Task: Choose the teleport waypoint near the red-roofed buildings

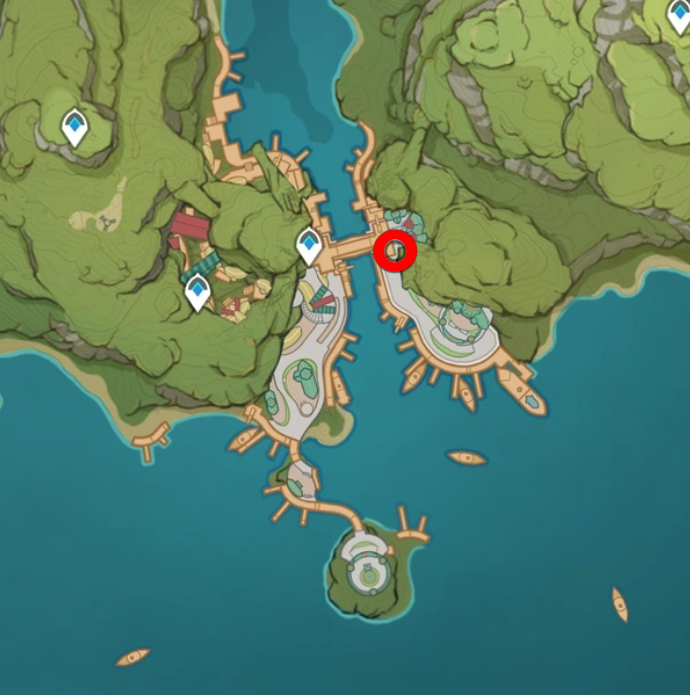Action: tap(198, 292)
